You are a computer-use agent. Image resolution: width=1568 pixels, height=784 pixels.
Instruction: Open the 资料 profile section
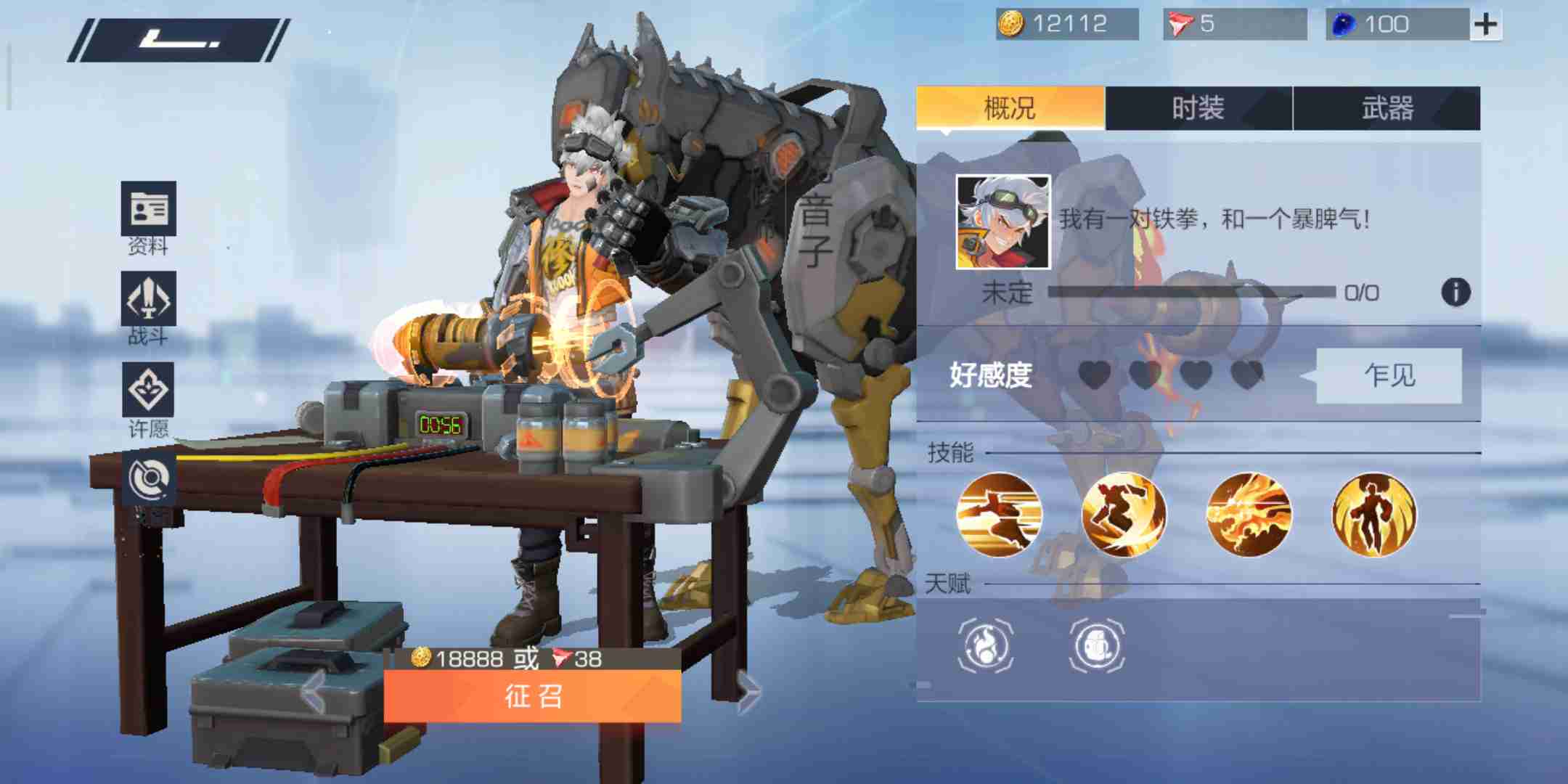[x=148, y=209]
